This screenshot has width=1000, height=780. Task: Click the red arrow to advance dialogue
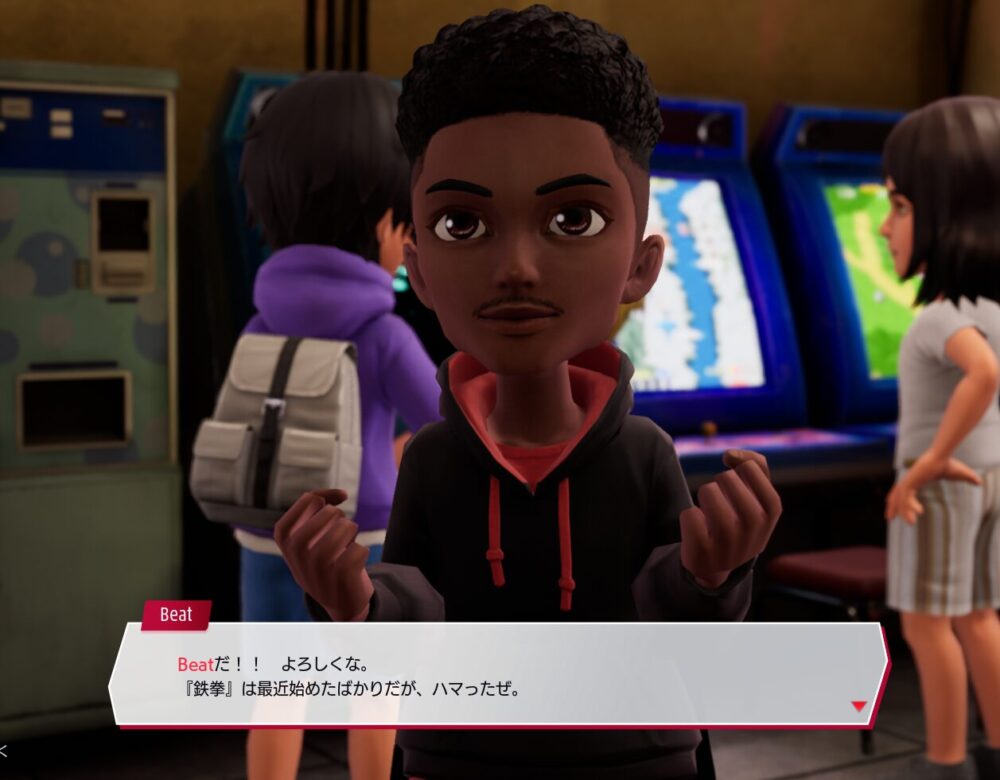858,706
